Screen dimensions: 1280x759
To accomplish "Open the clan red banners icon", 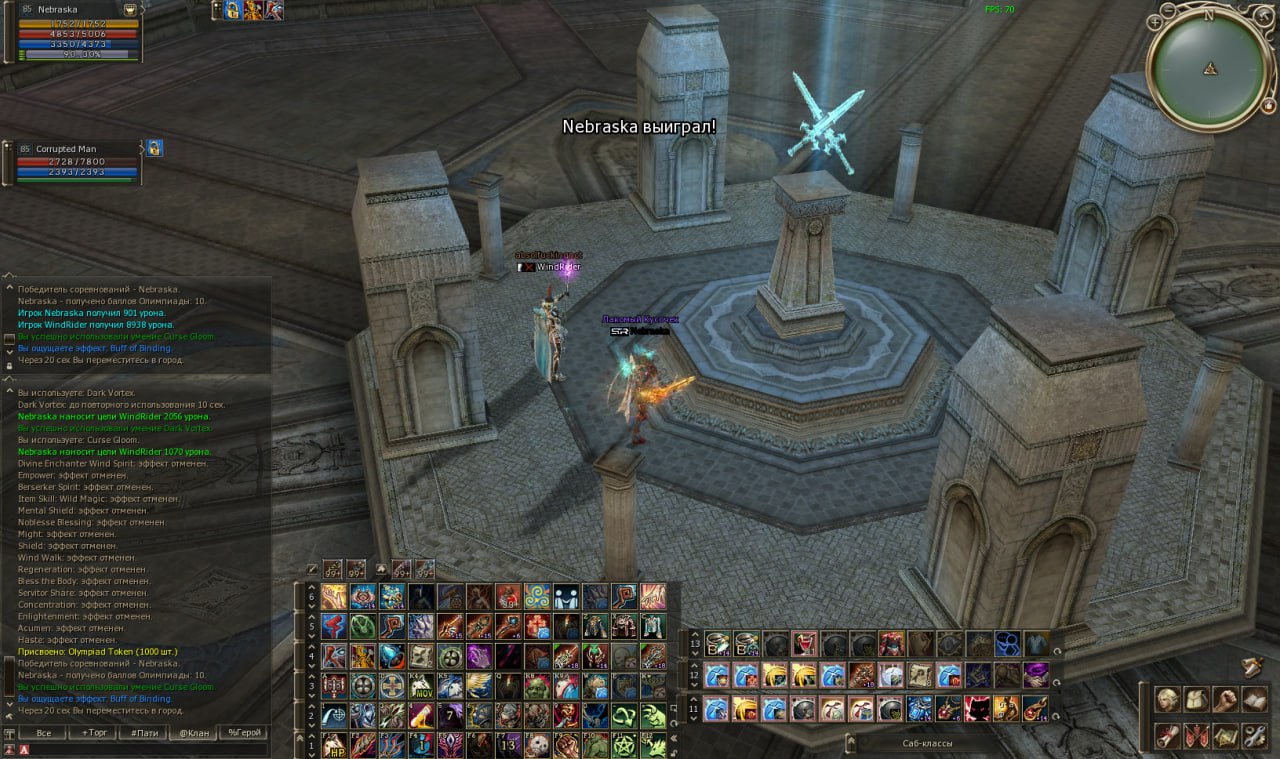I will click(x=1196, y=737).
